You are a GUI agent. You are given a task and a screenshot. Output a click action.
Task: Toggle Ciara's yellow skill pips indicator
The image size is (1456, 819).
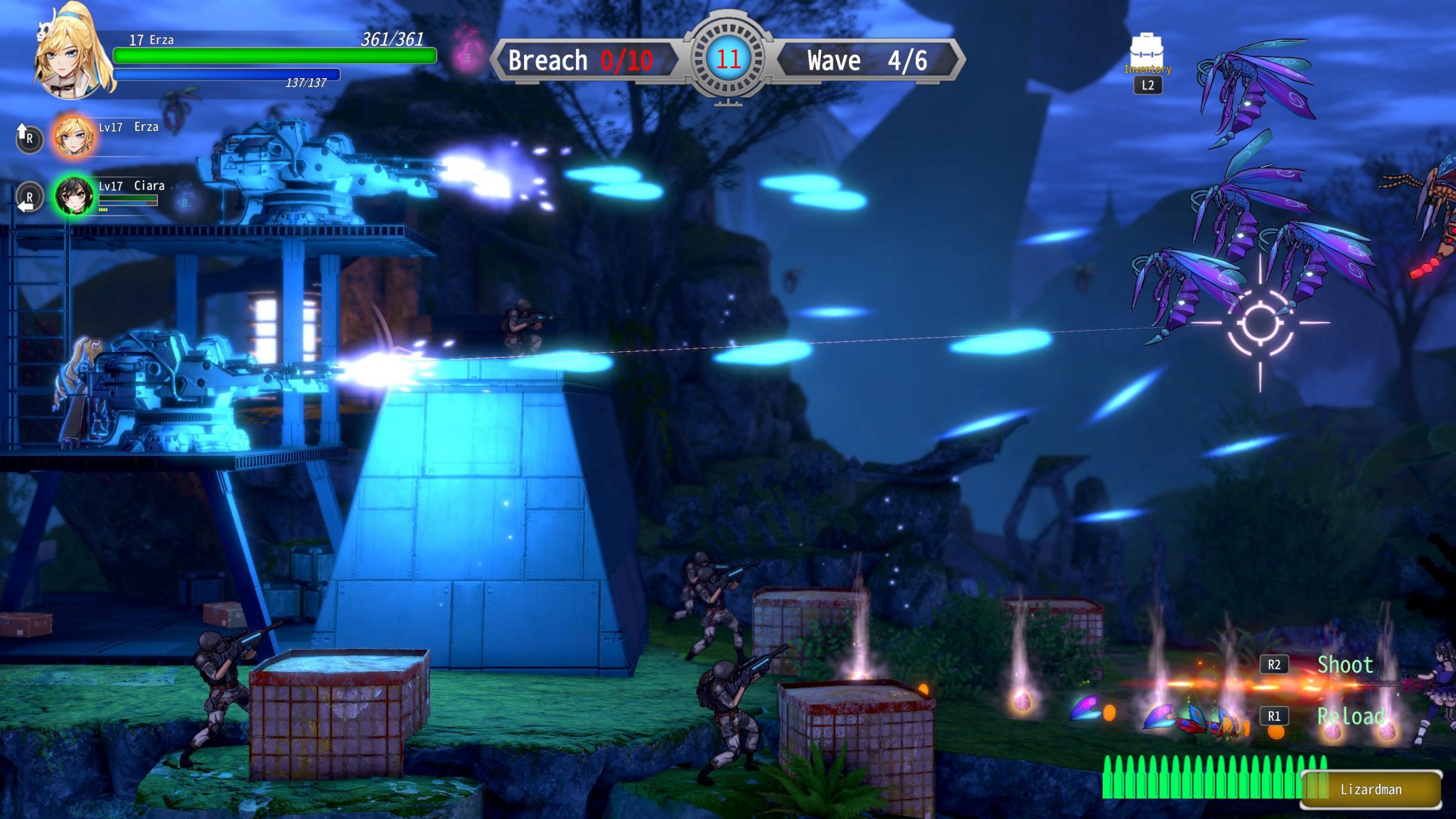pos(103,210)
